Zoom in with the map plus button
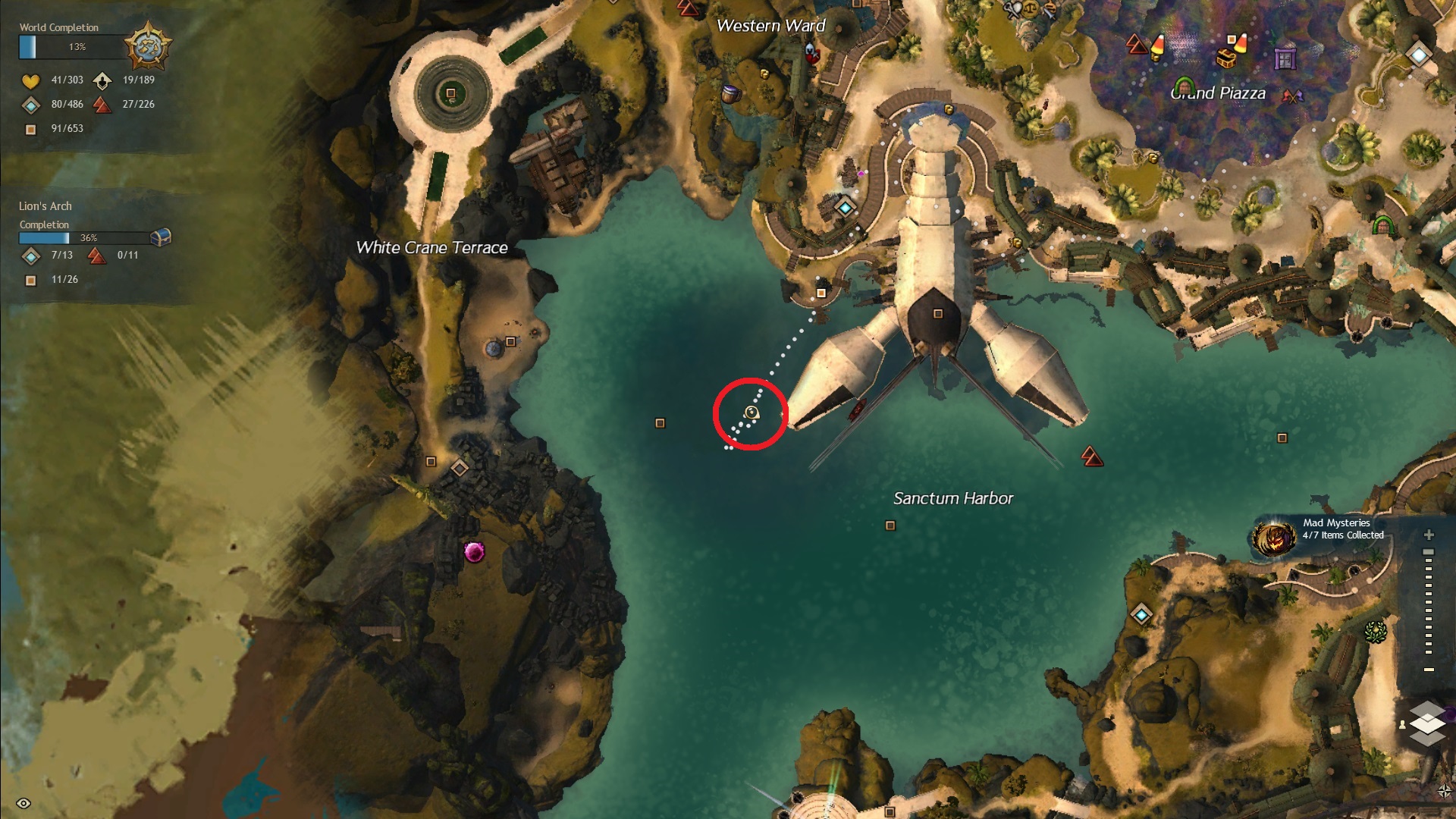The image size is (1456, 819). (1429, 535)
